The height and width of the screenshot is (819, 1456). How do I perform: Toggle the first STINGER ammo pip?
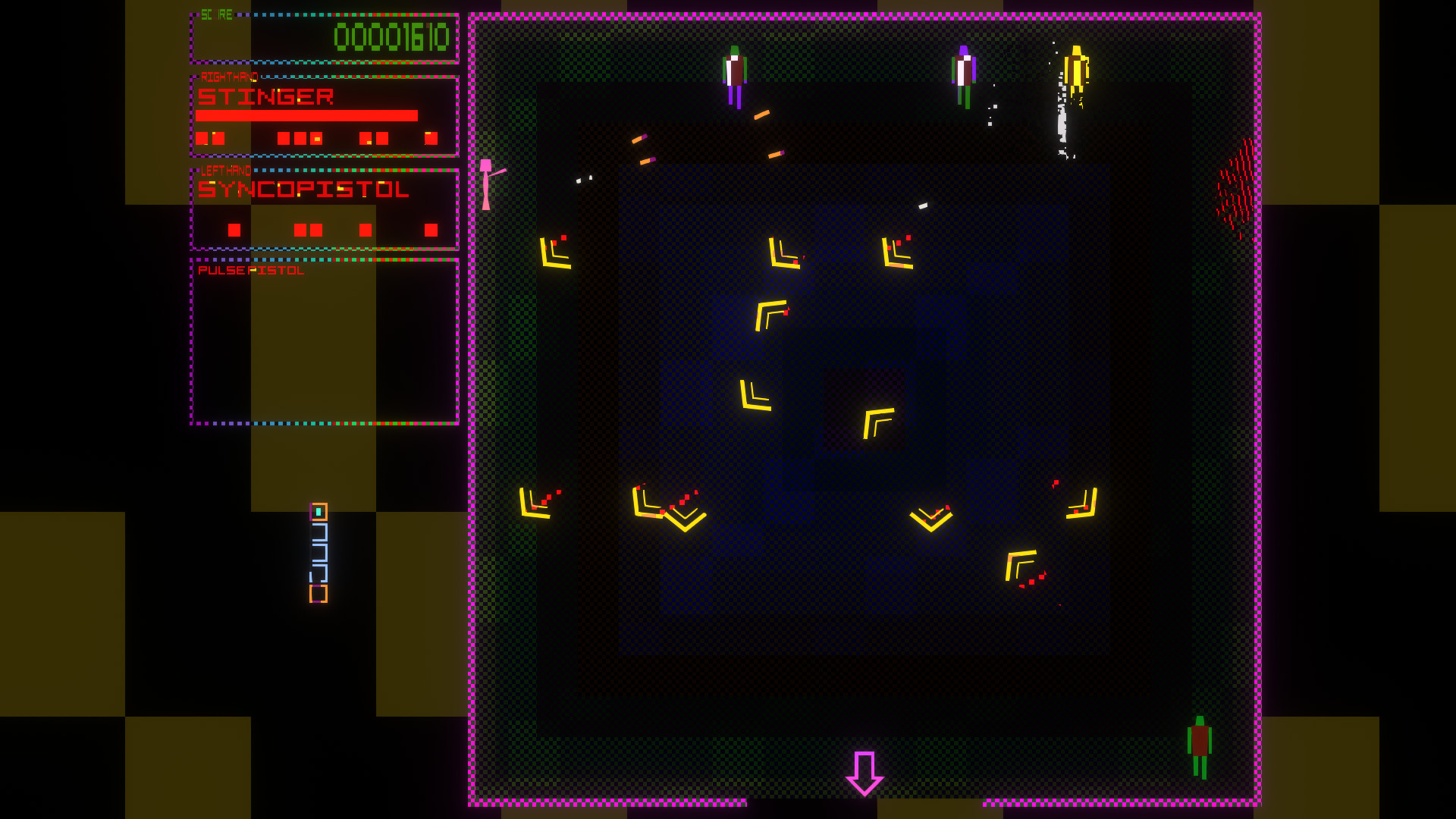point(200,138)
